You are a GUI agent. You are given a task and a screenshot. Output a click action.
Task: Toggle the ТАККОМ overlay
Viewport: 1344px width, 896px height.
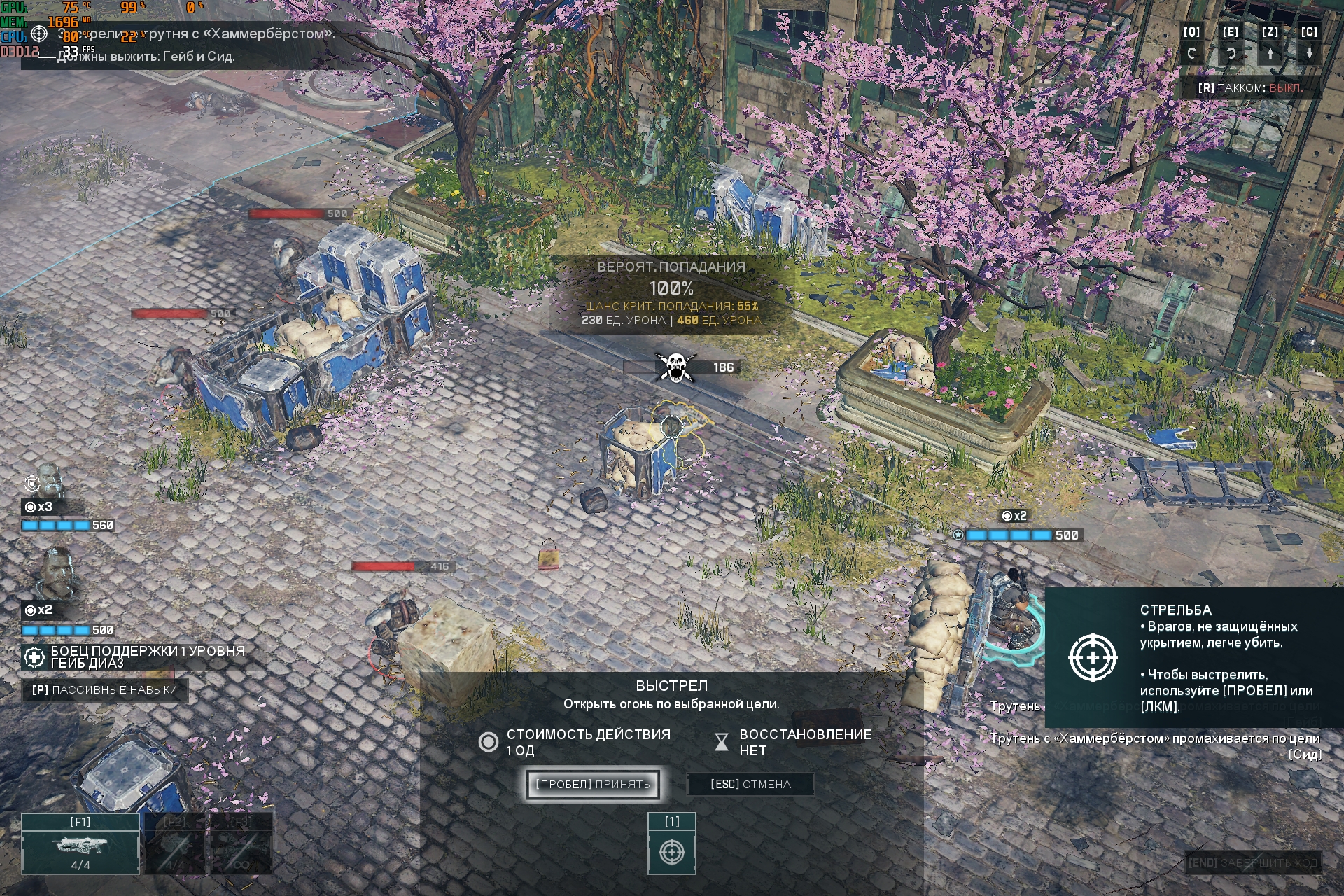(x=1250, y=88)
